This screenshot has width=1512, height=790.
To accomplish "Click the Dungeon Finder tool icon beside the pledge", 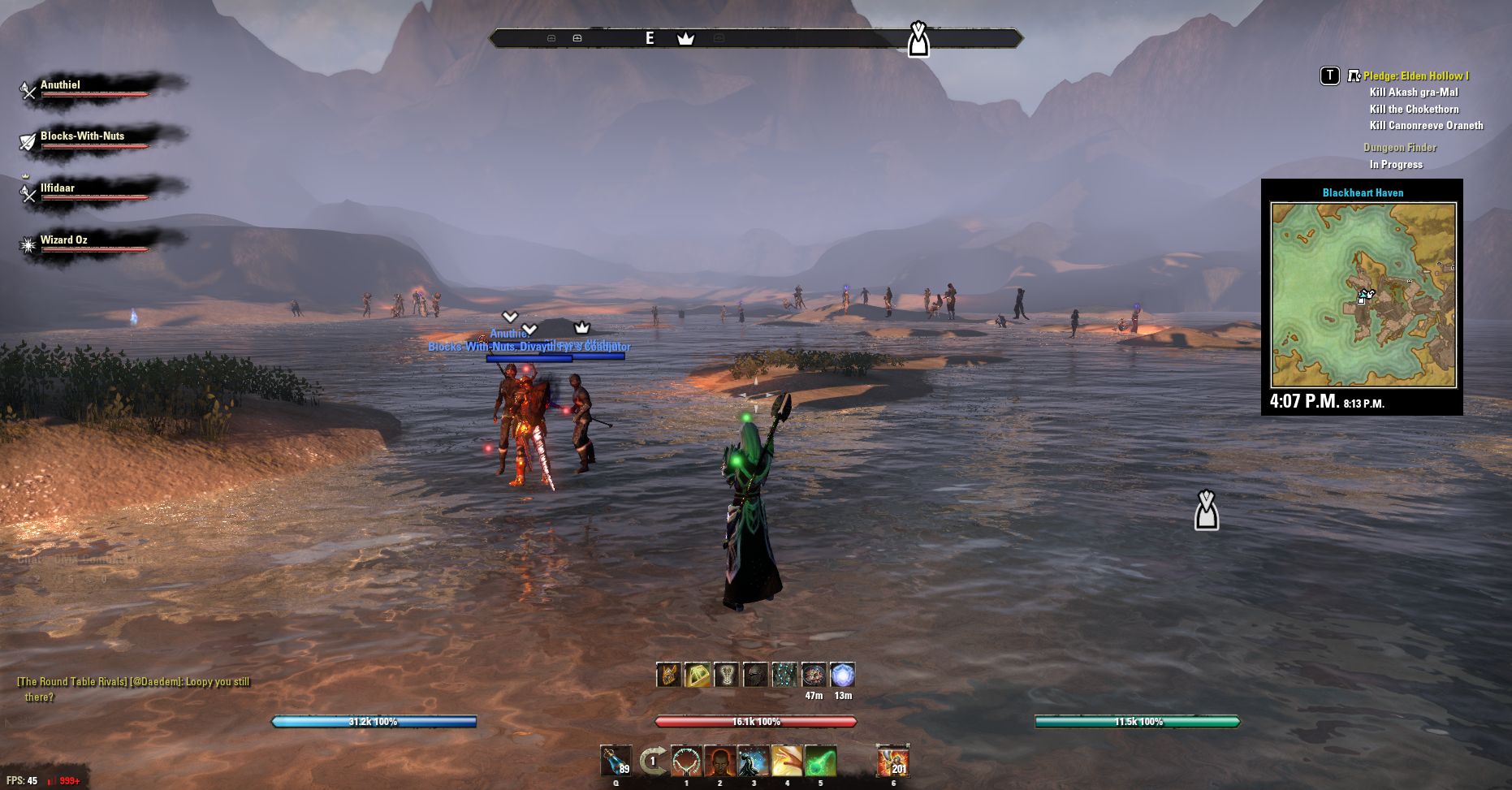I will pyautogui.click(x=1353, y=76).
